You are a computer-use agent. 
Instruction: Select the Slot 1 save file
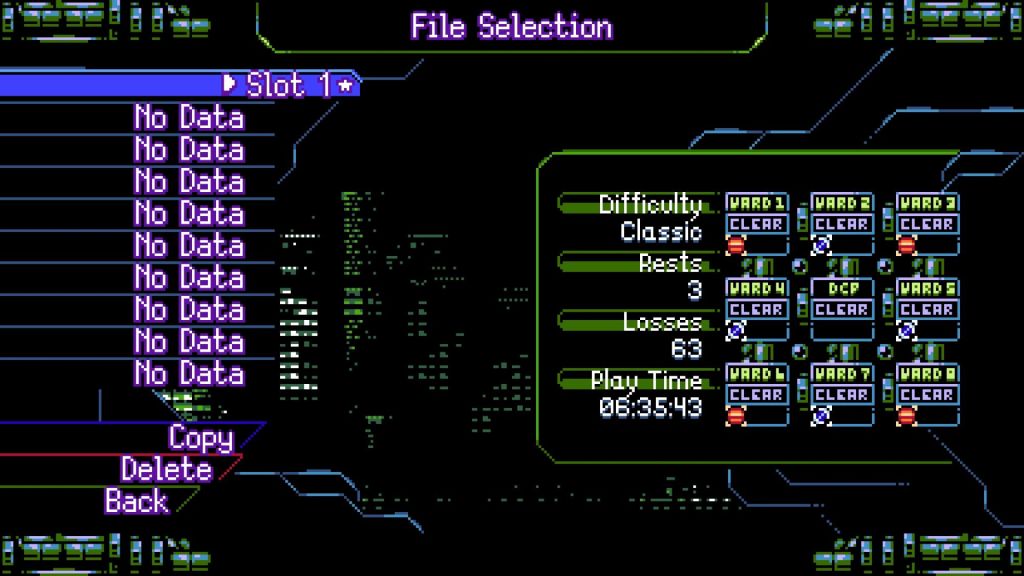(x=288, y=85)
